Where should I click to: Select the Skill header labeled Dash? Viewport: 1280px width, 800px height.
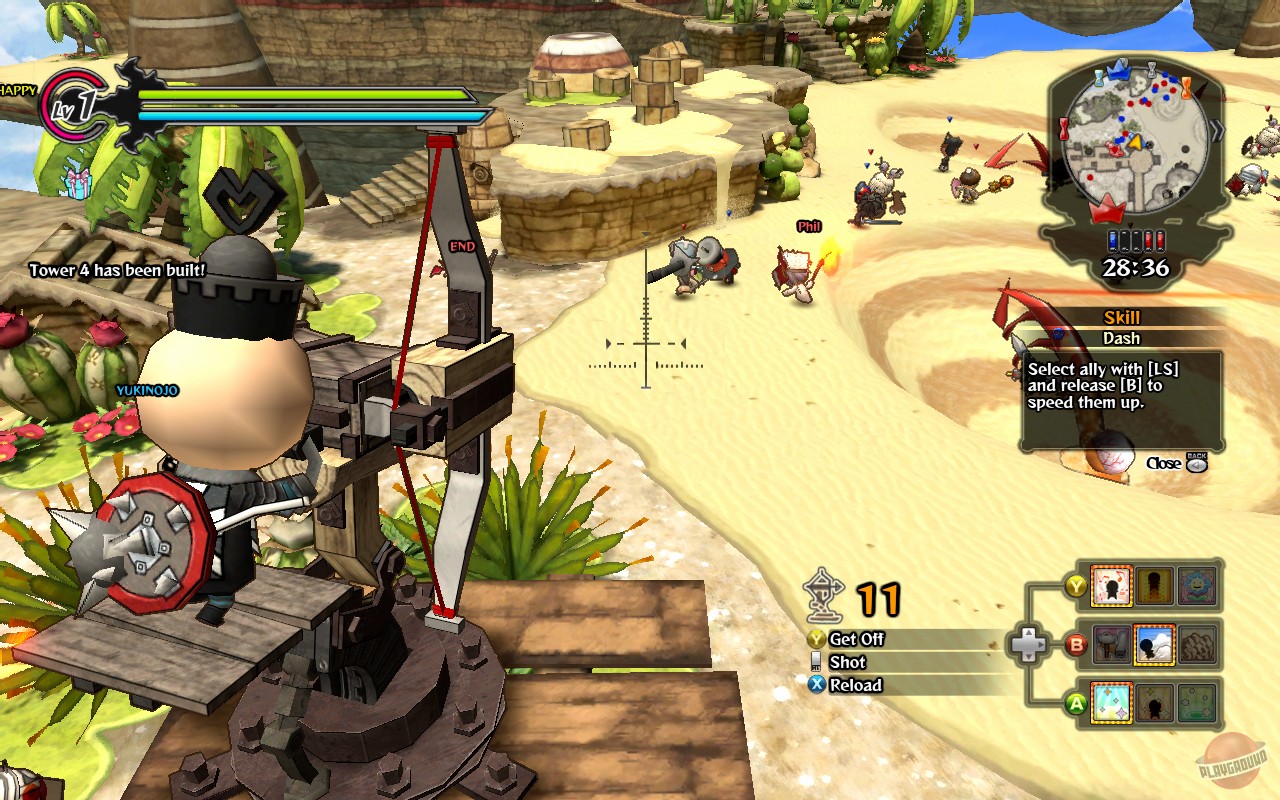(1120, 318)
